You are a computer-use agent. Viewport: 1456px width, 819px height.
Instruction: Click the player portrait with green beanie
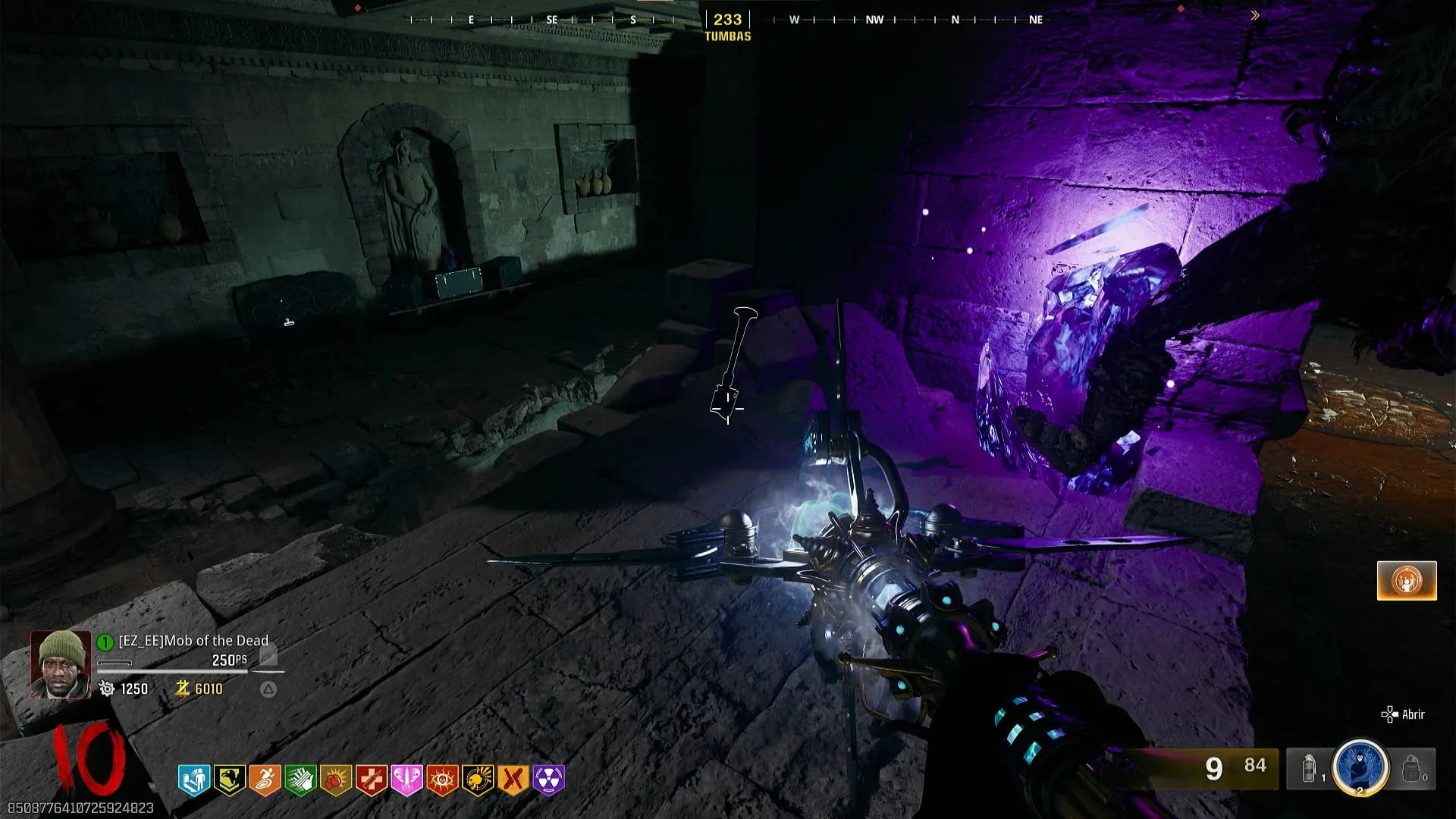click(60, 664)
